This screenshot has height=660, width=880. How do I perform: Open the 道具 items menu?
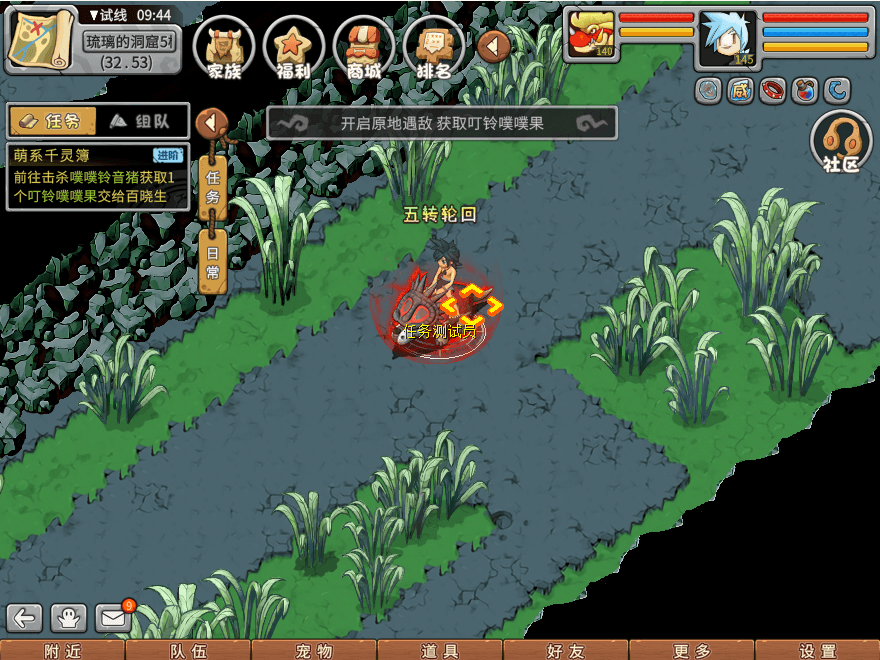440,650
